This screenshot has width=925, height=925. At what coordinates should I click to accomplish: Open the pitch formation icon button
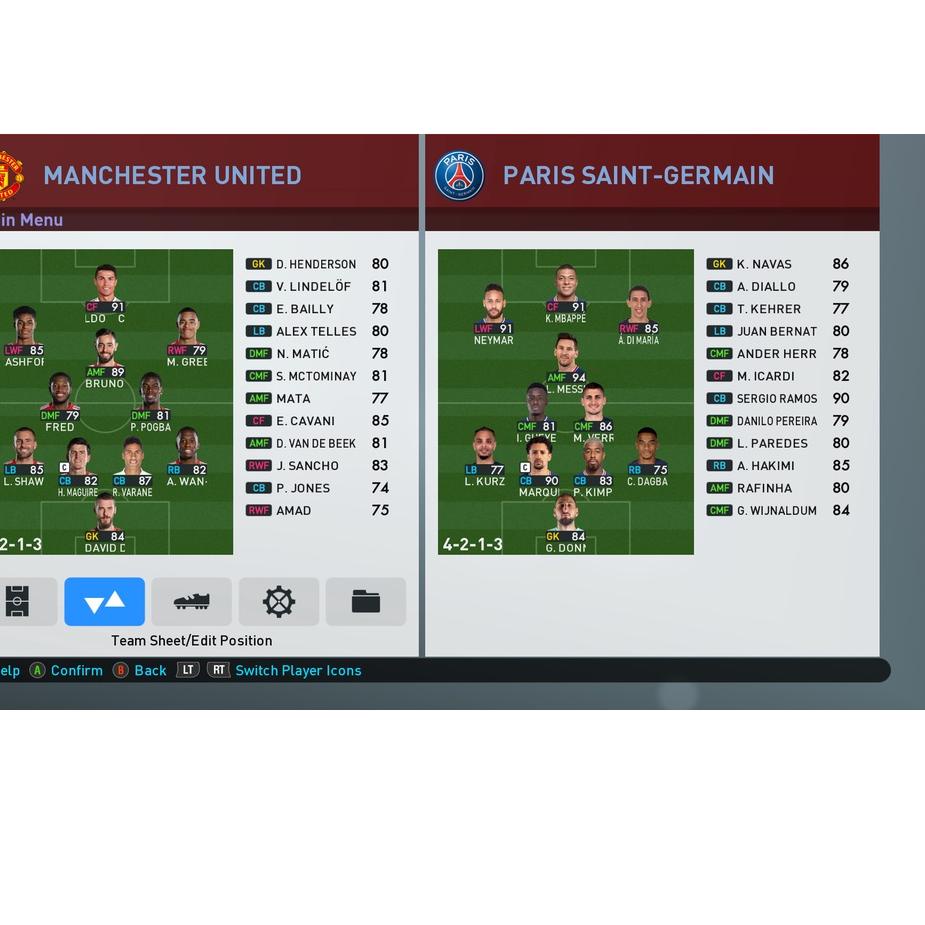click(20, 601)
